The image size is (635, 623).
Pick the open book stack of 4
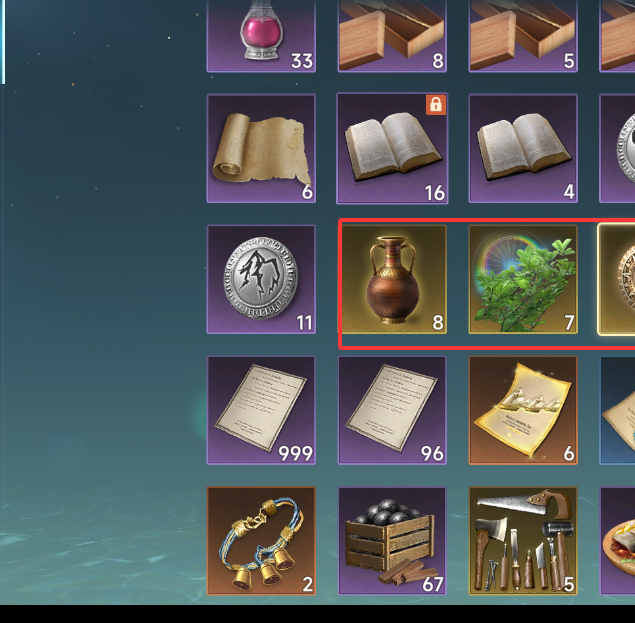coord(523,148)
